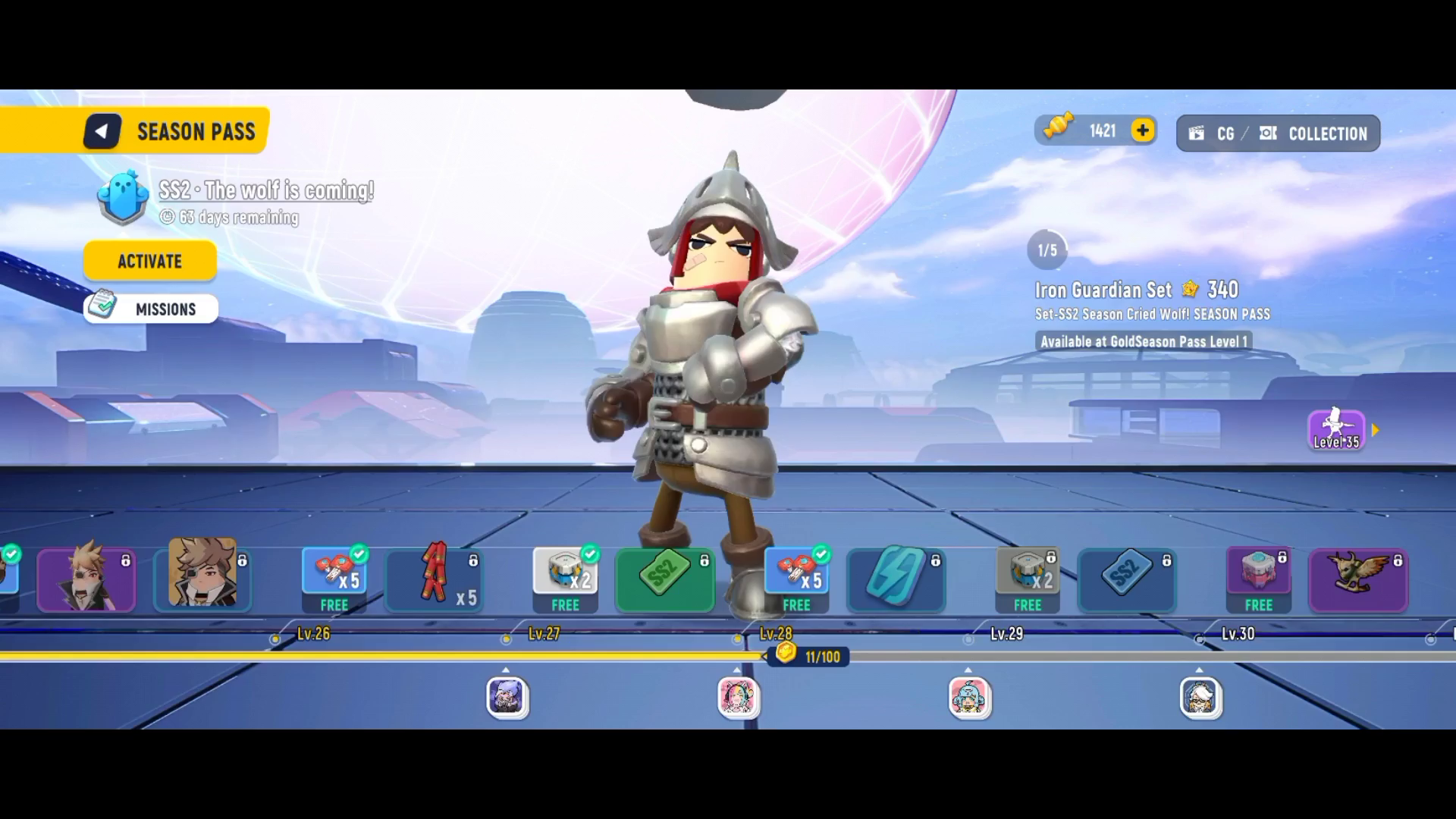
Task: Expand the arrow above the rightmost avatar portrait
Action: [1200, 670]
